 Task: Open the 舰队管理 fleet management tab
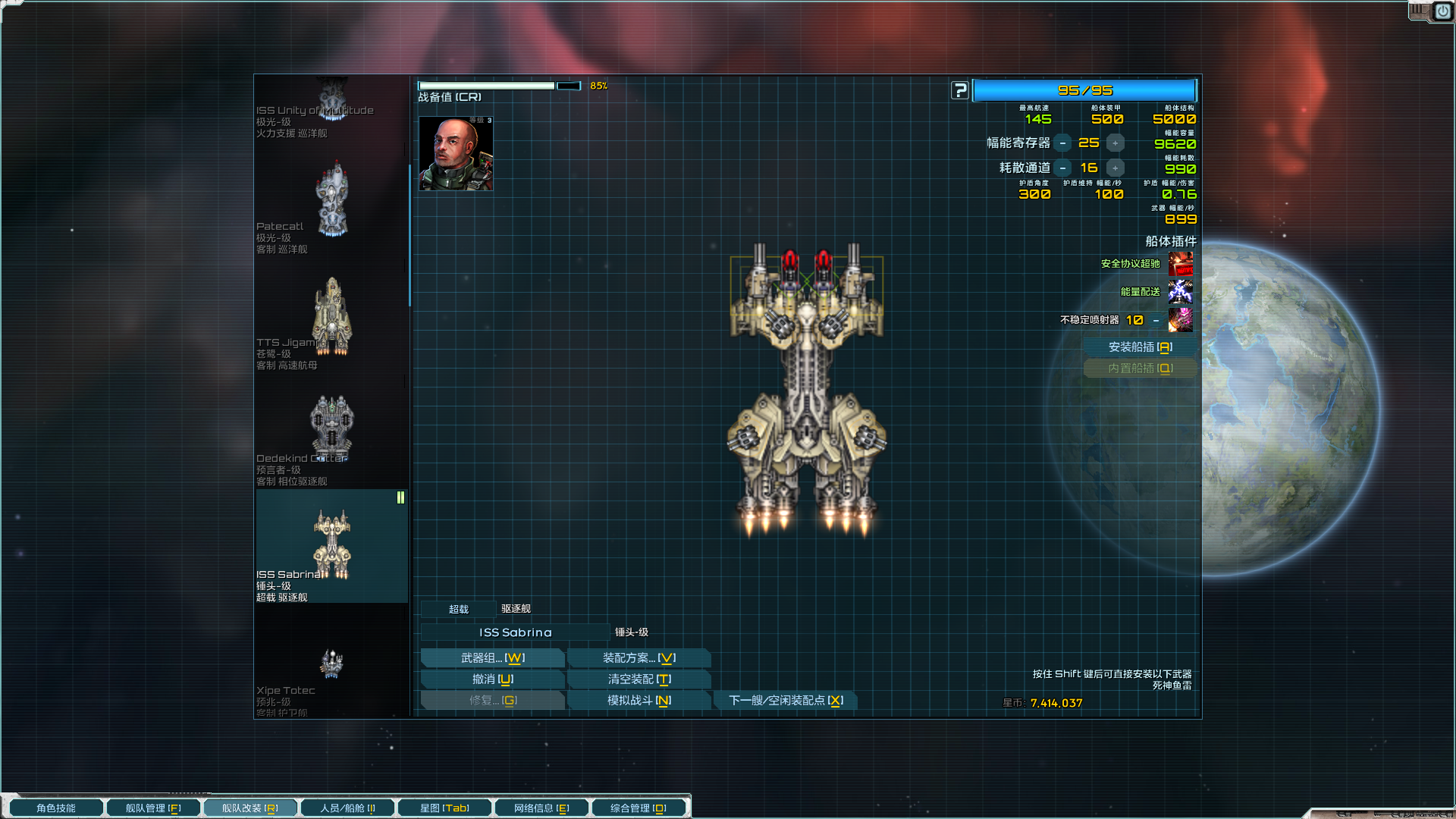point(153,808)
